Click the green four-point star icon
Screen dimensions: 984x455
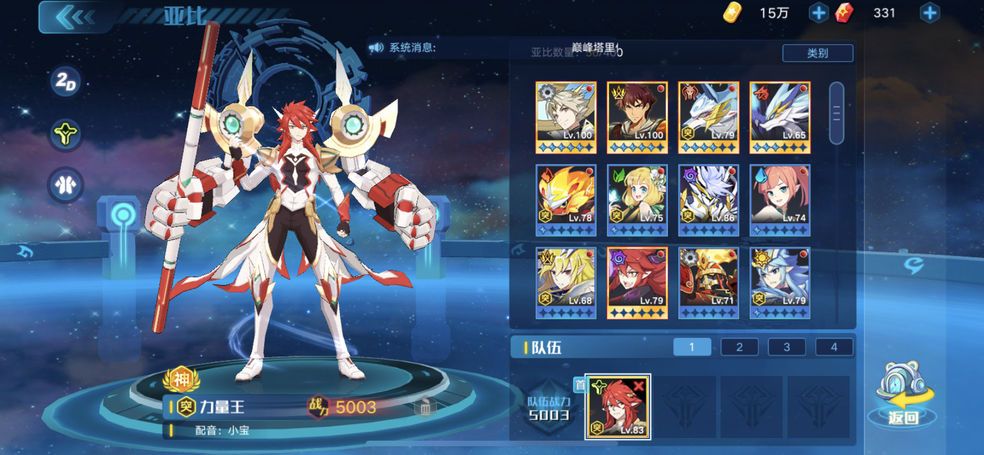[66, 133]
